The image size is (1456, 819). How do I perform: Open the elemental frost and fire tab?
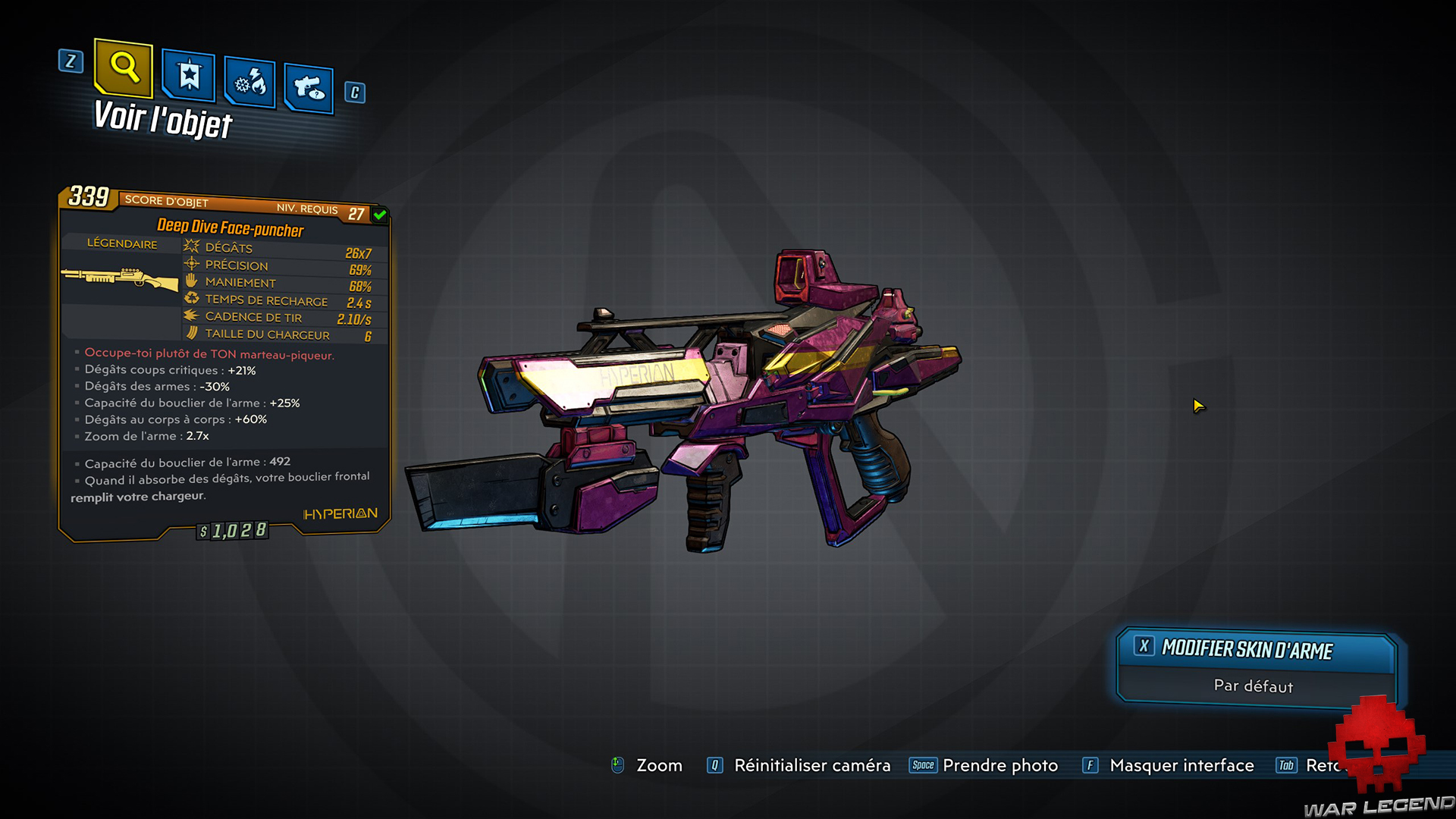[250, 83]
